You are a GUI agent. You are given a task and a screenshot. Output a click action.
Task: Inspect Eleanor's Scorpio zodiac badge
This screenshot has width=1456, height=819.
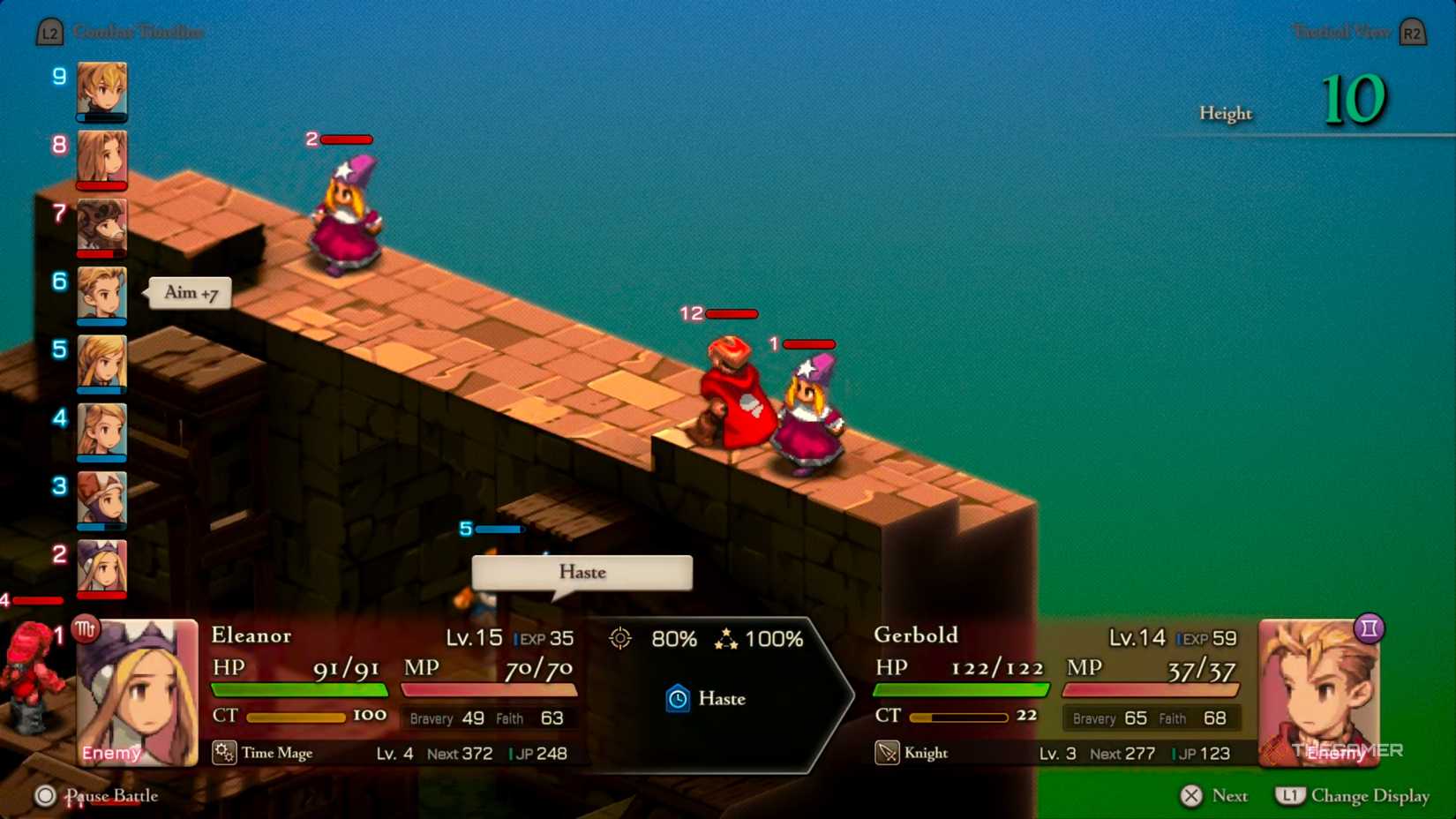(86, 629)
